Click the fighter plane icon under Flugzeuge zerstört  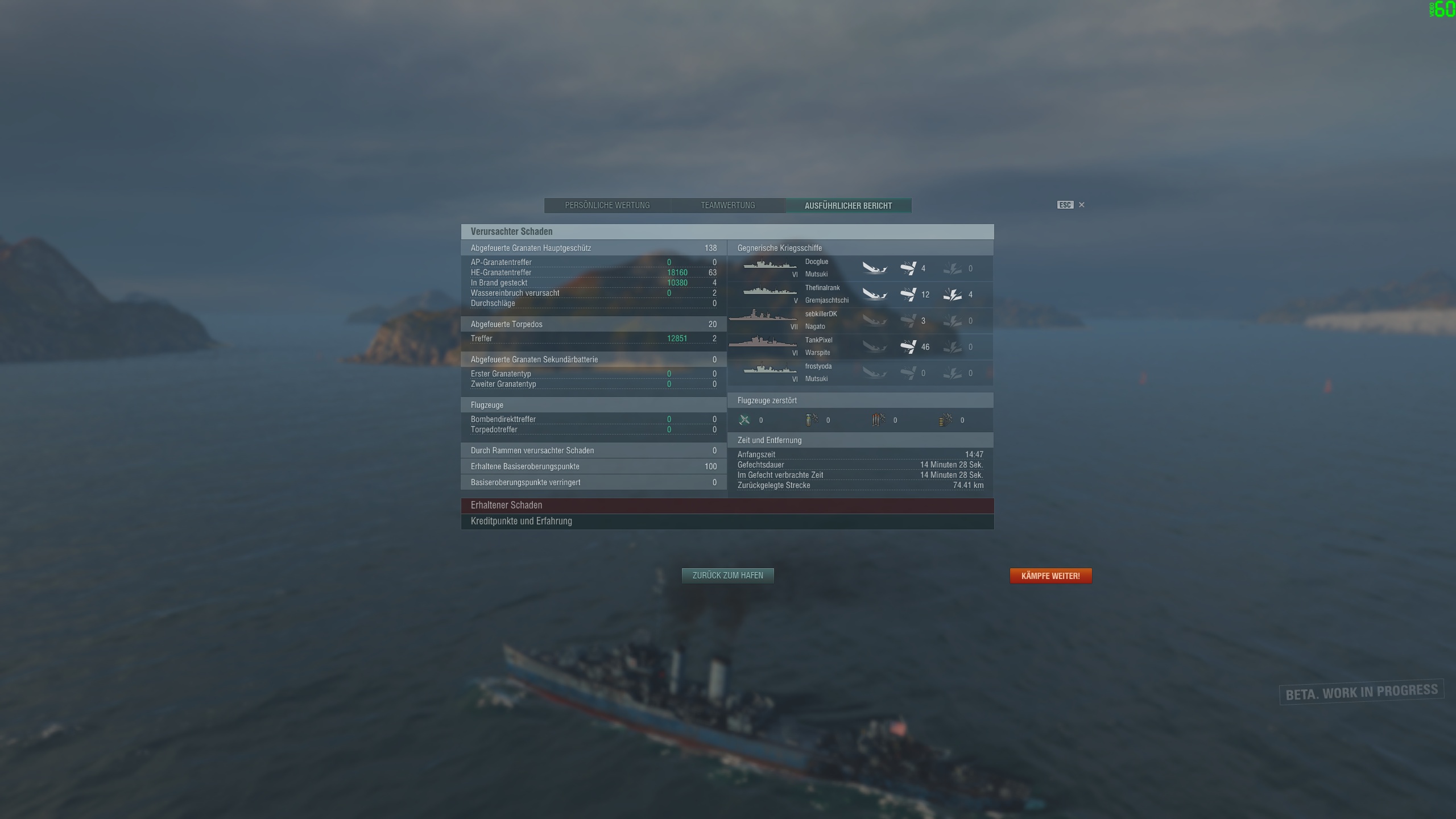[746, 420]
